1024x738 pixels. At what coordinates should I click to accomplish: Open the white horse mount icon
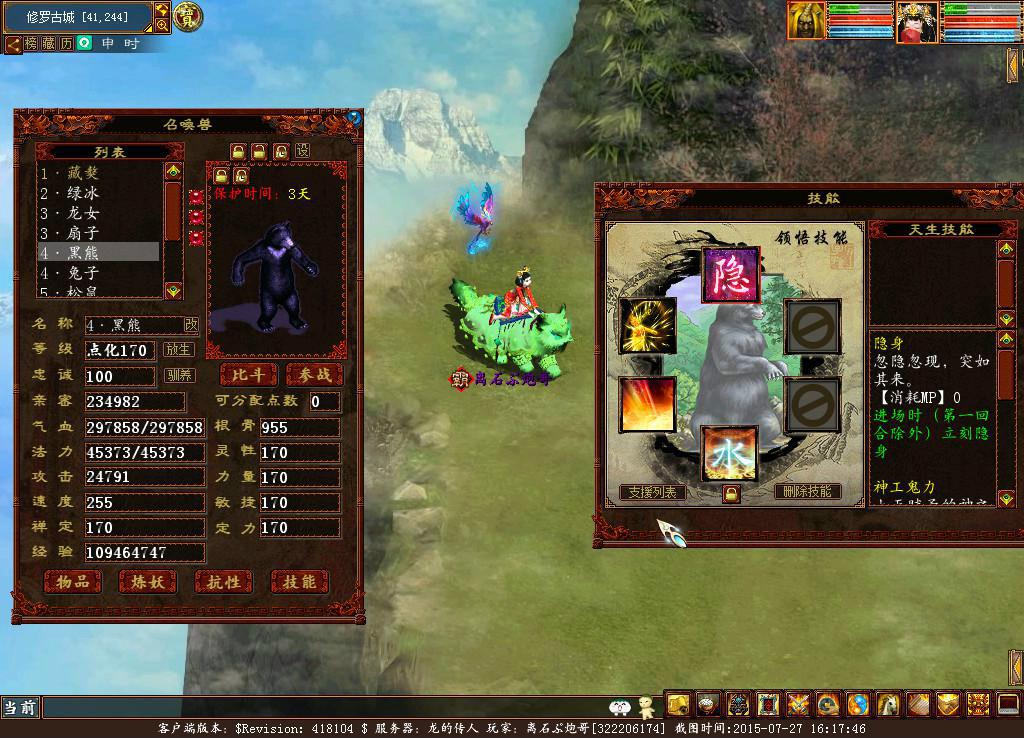(x=889, y=704)
